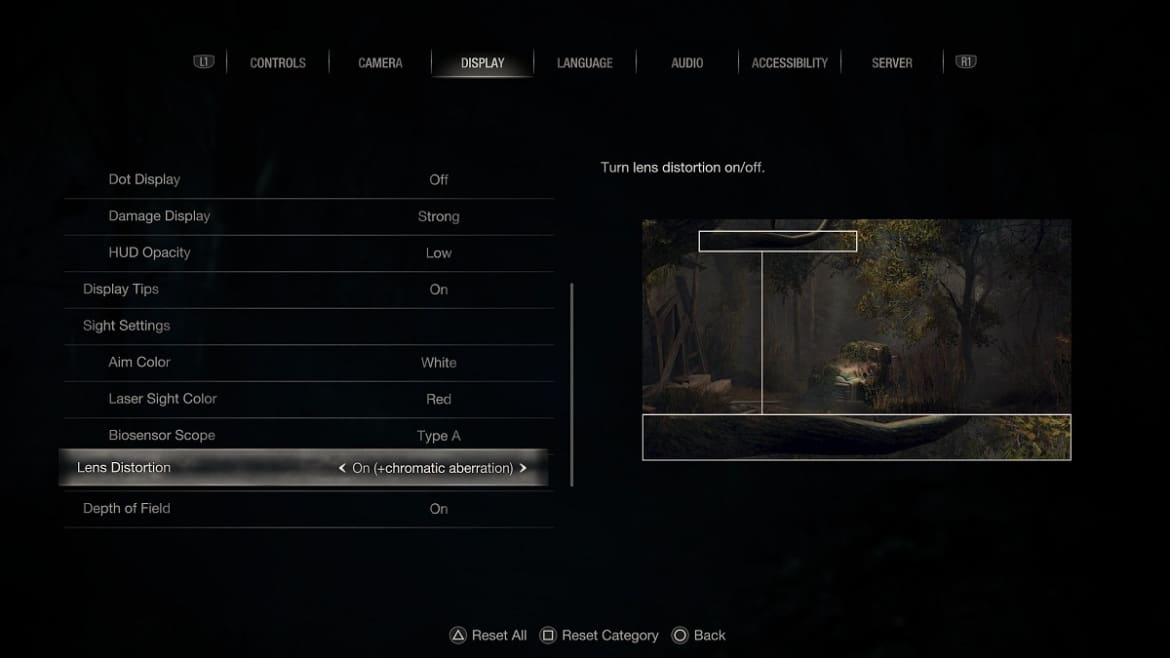Select the Display tab
The width and height of the screenshot is (1170, 658).
click(482, 63)
